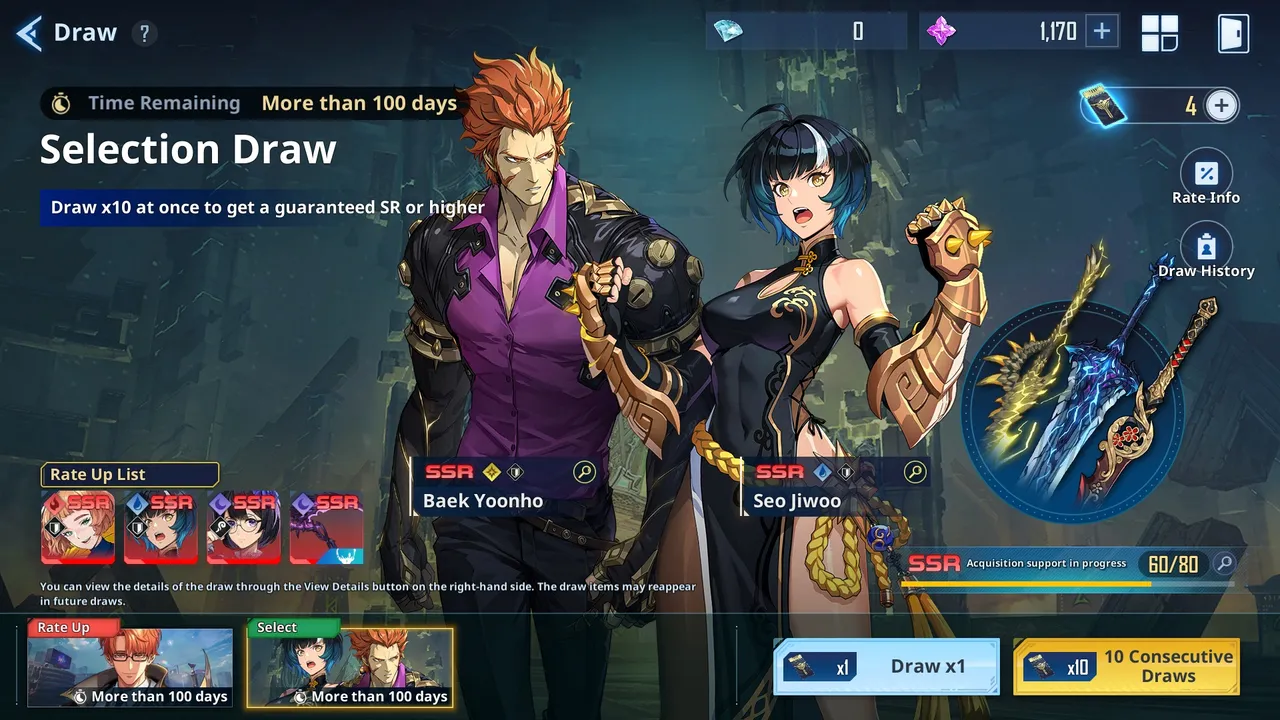Click the grid menu icon top right
This screenshot has height=720, width=1280.
click(x=1160, y=32)
